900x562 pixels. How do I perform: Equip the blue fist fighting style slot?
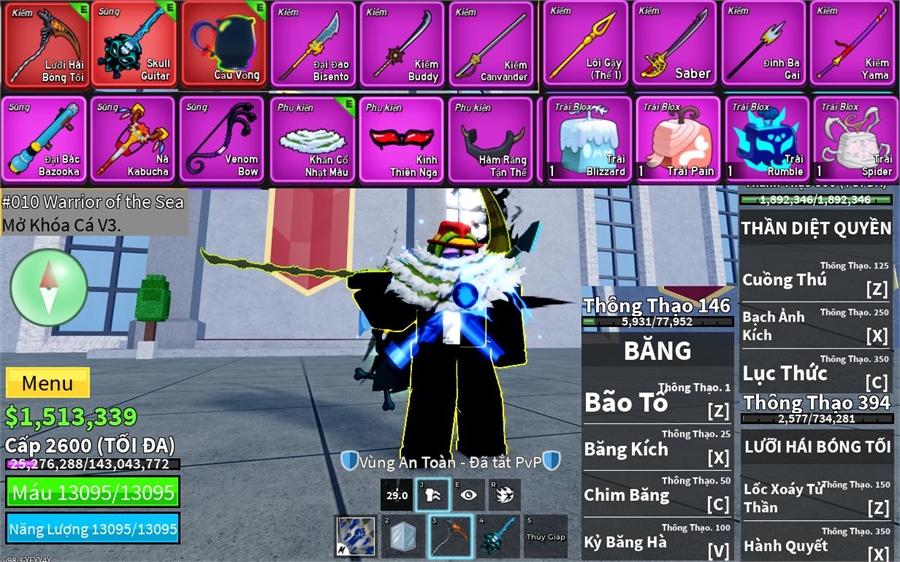pyautogui.click(x=355, y=536)
